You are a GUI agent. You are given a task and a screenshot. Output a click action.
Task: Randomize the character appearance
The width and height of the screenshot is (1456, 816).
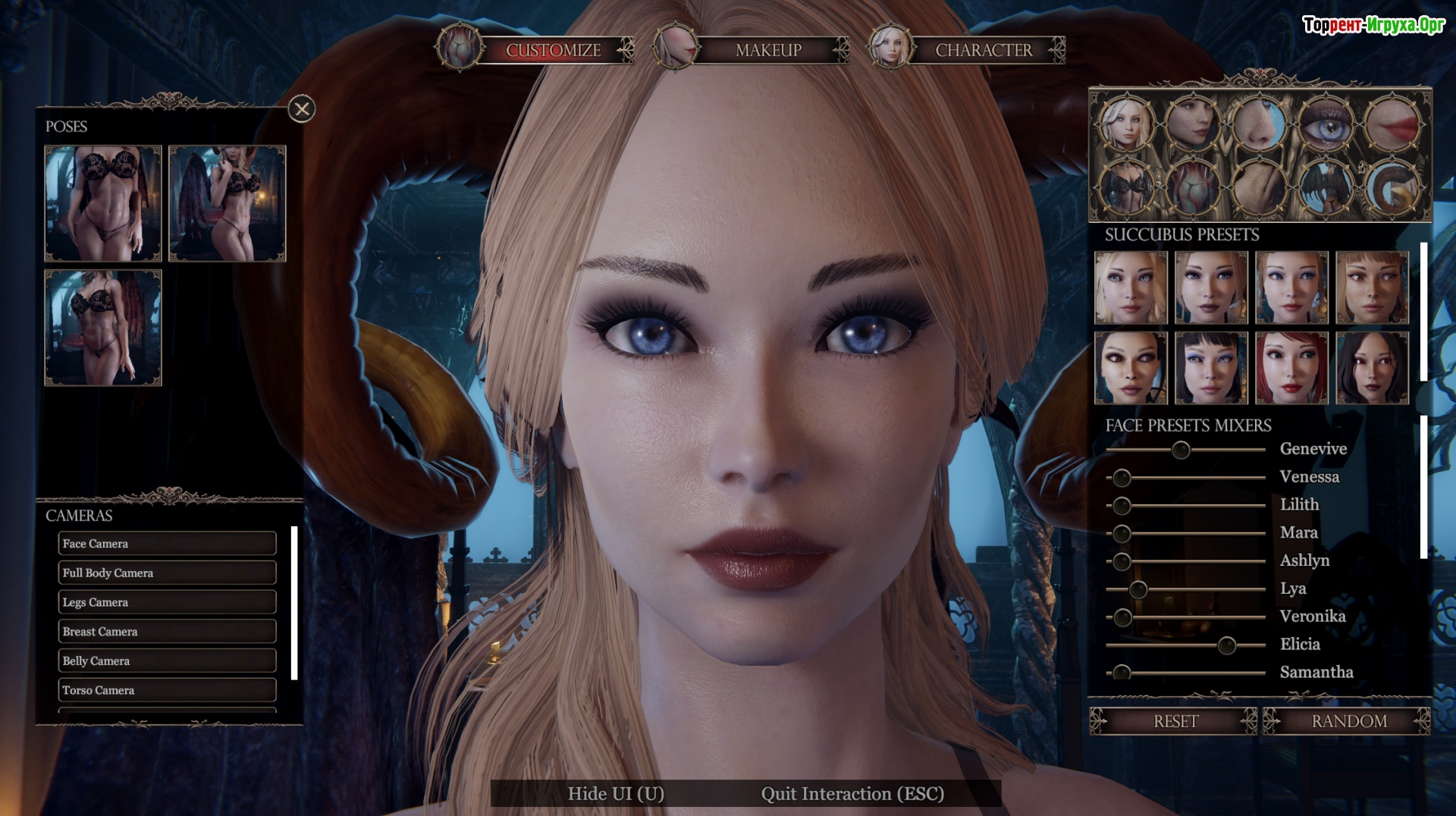(1348, 721)
